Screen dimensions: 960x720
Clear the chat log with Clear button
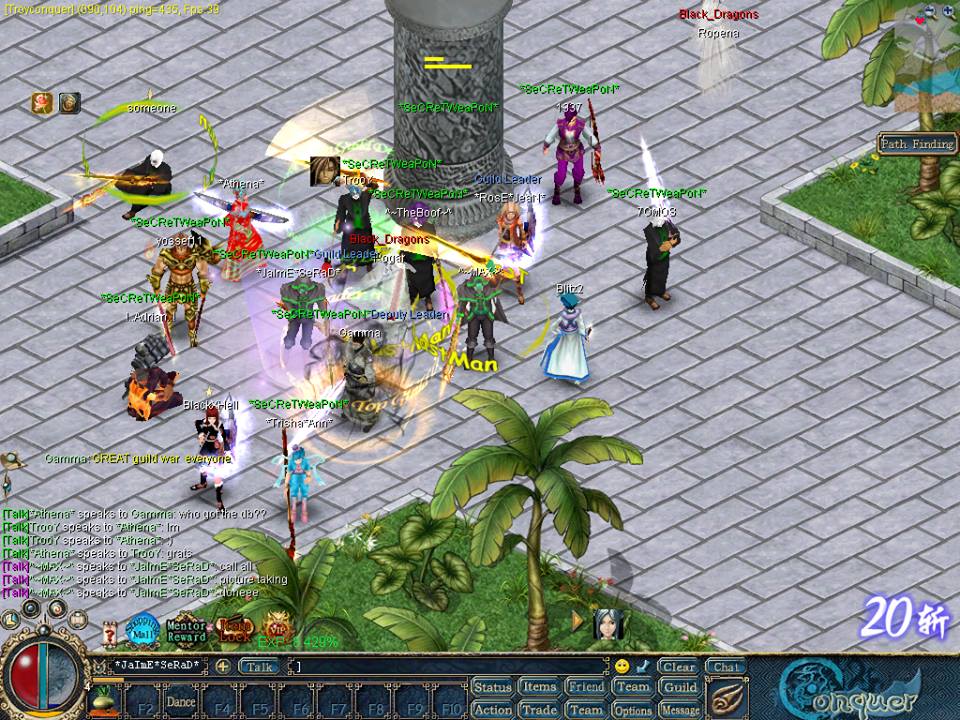pos(678,666)
